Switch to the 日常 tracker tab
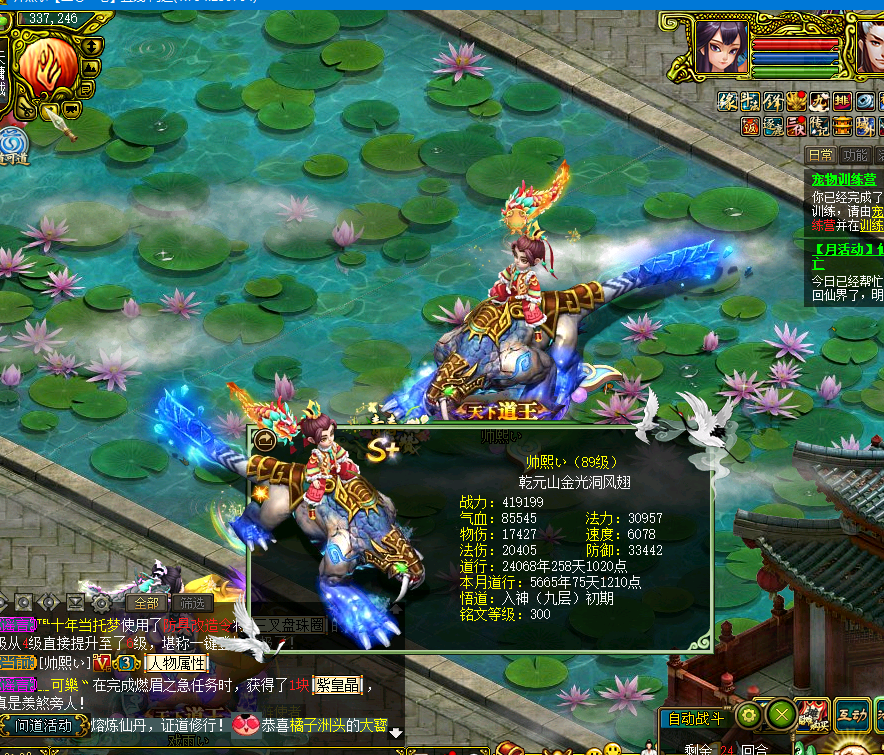The image size is (884, 755). pos(821,155)
